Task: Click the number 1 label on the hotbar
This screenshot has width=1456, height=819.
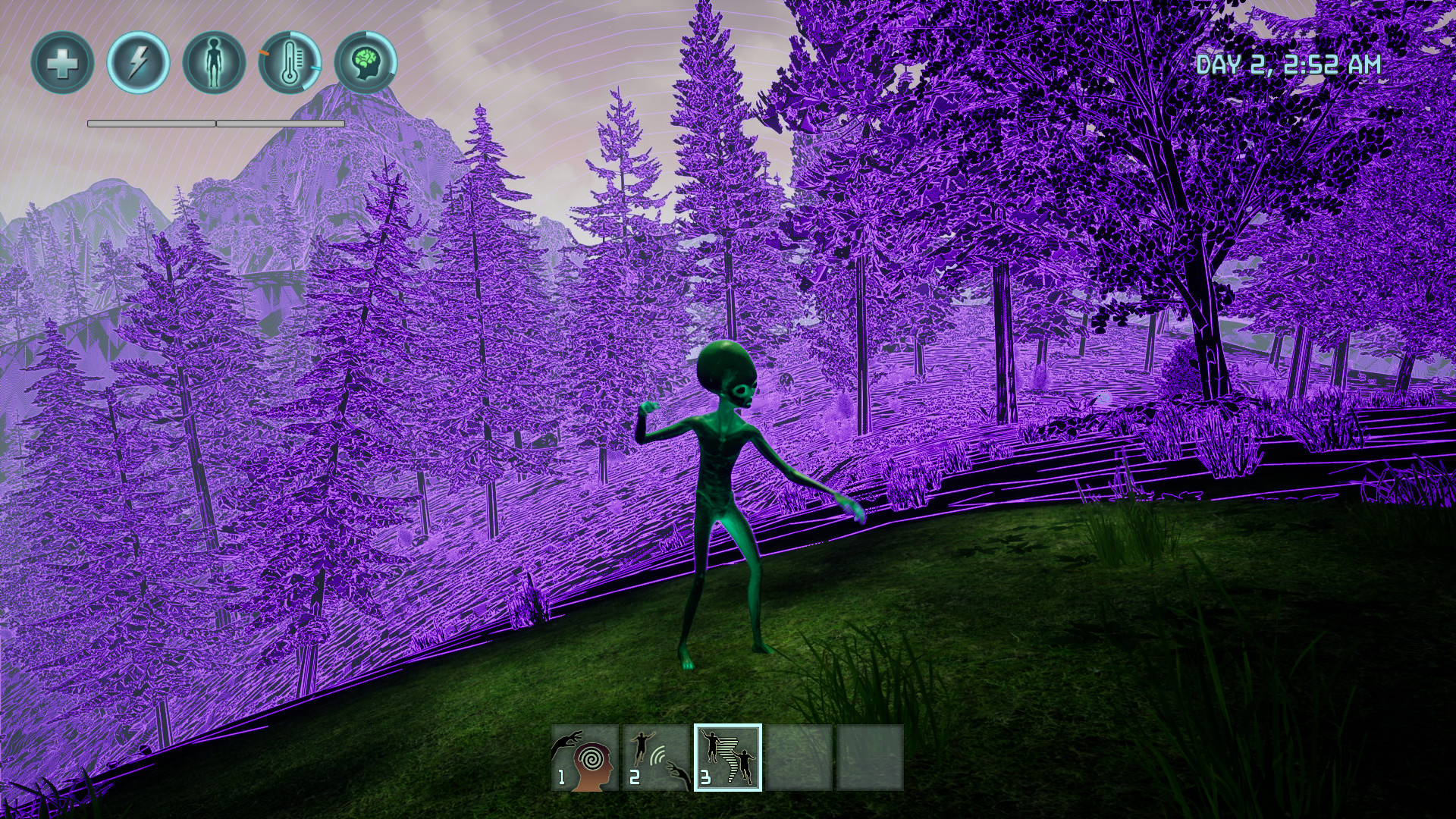Action: (x=561, y=775)
